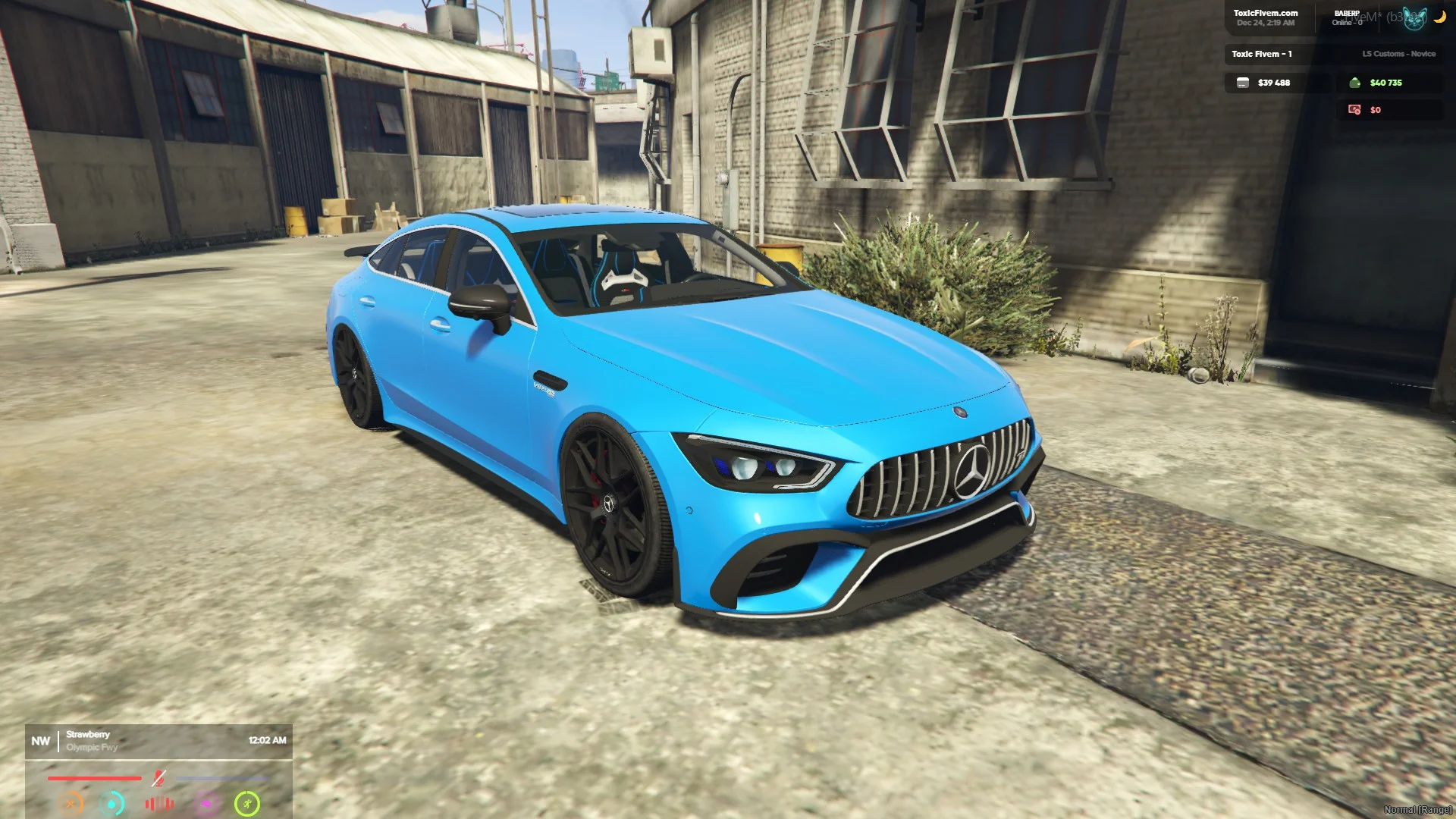Image resolution: width=1456 pixels, height=819 pixels.
Task: Click the Strawberry street location label
Action: click(88, 734)
